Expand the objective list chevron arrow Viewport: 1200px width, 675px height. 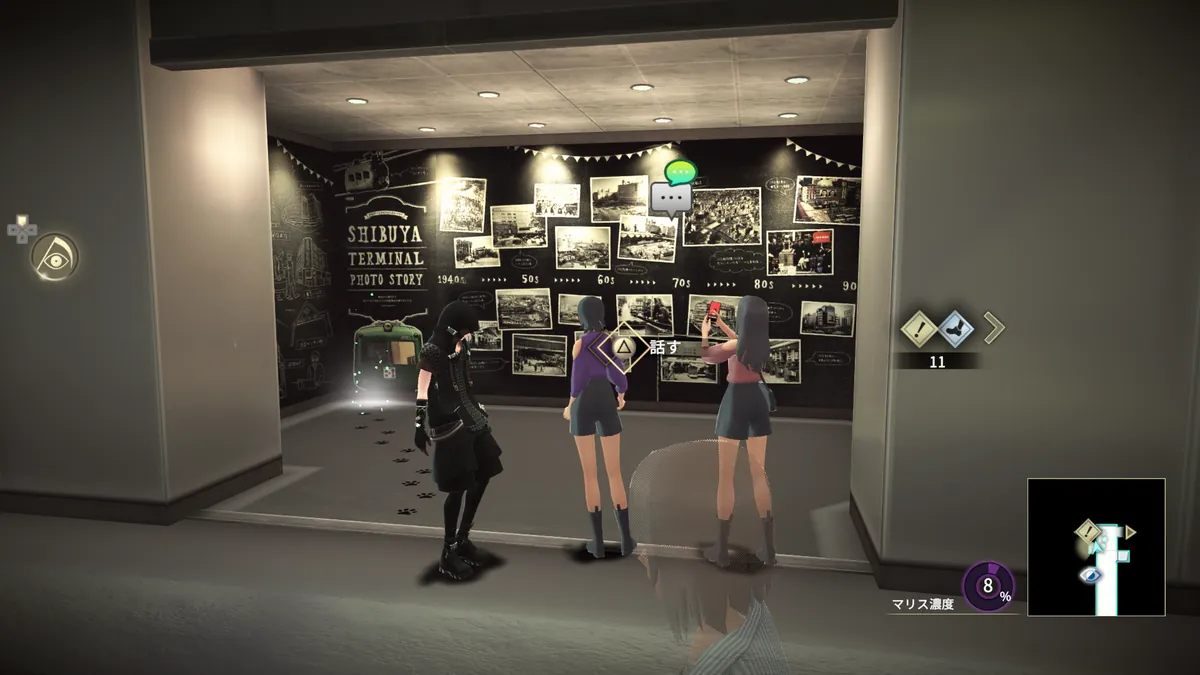tap(993, 327)
